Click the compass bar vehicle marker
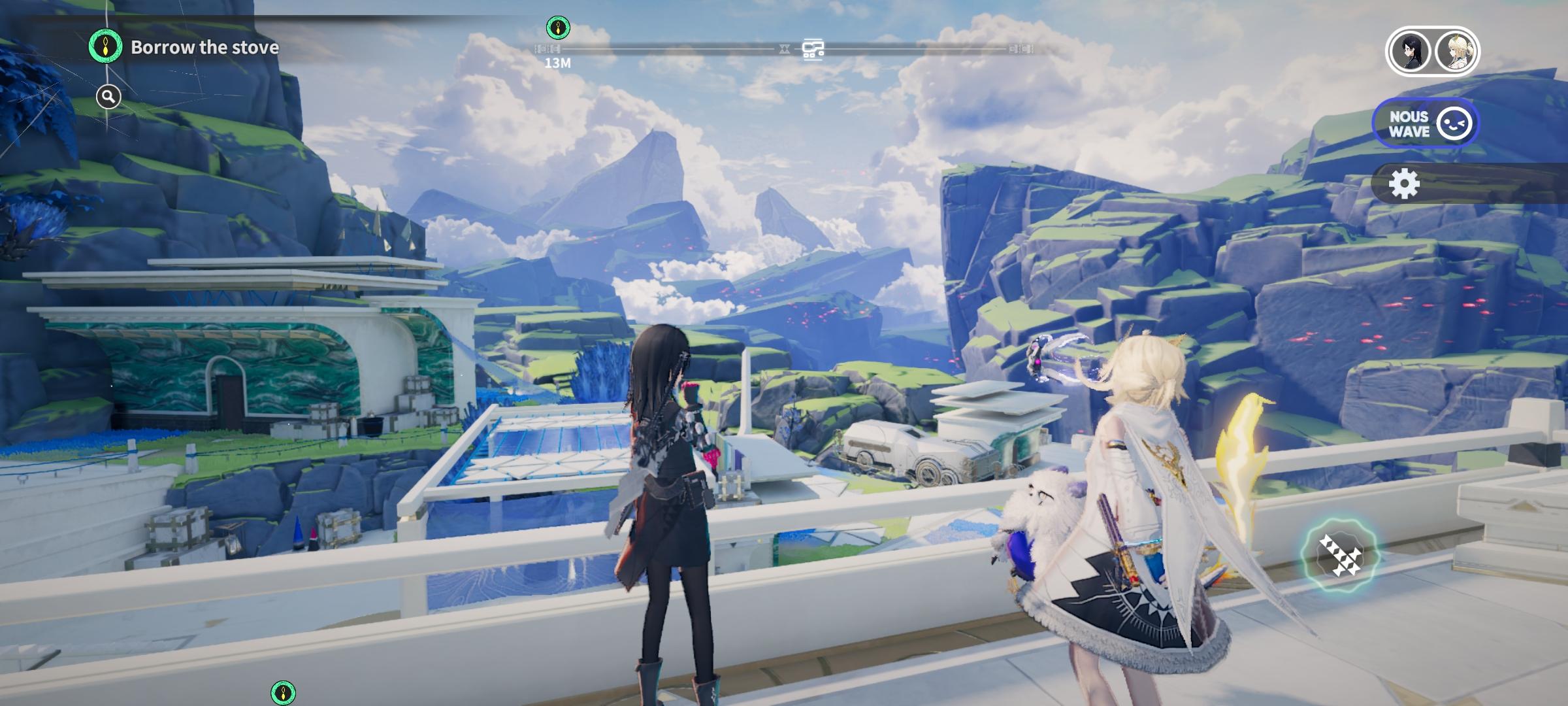The width and height of the screenshot is (1568, 706). 813,49
